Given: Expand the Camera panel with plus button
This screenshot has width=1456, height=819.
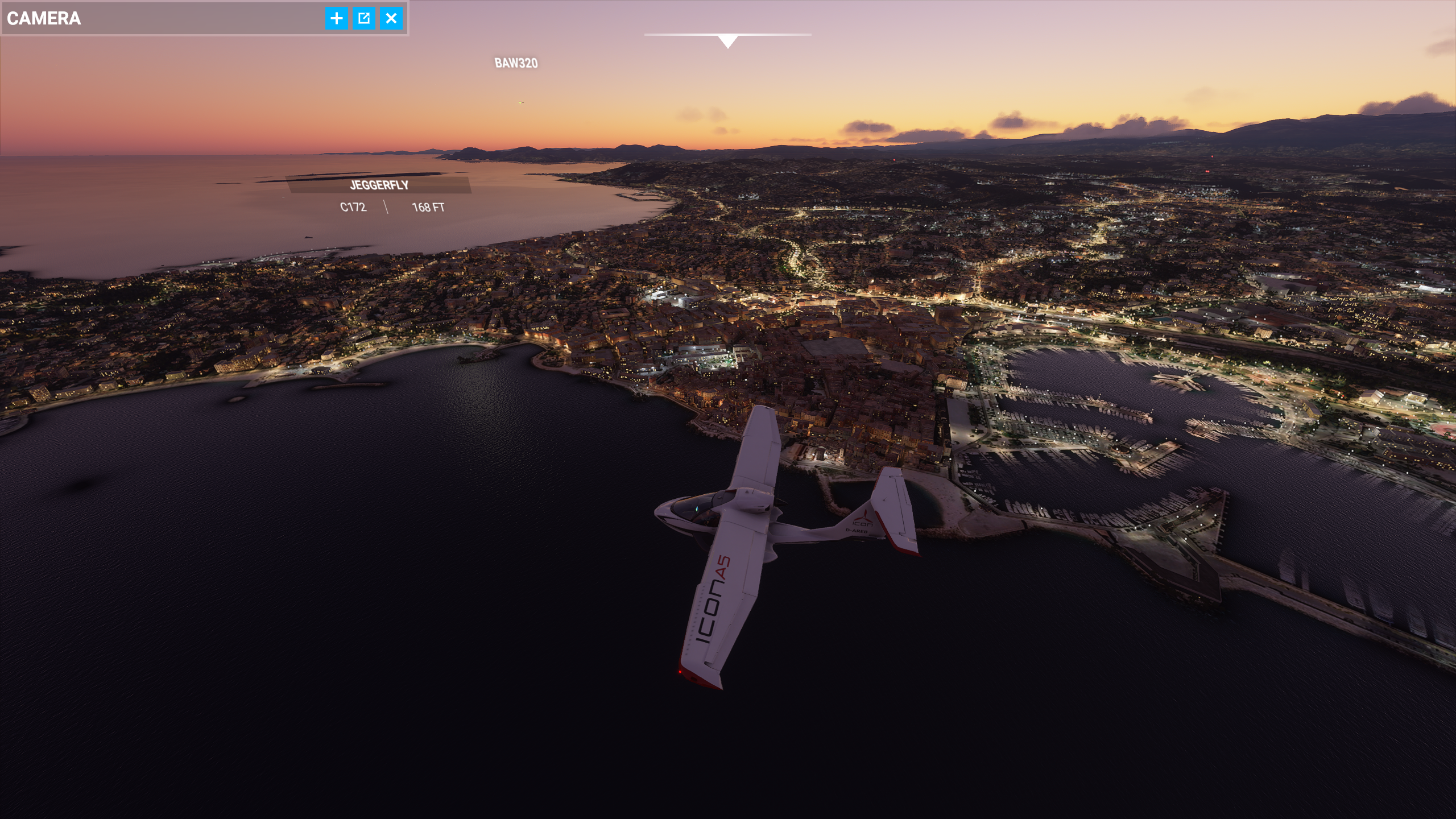Looking at the screenshot, I should click(337, 18).
